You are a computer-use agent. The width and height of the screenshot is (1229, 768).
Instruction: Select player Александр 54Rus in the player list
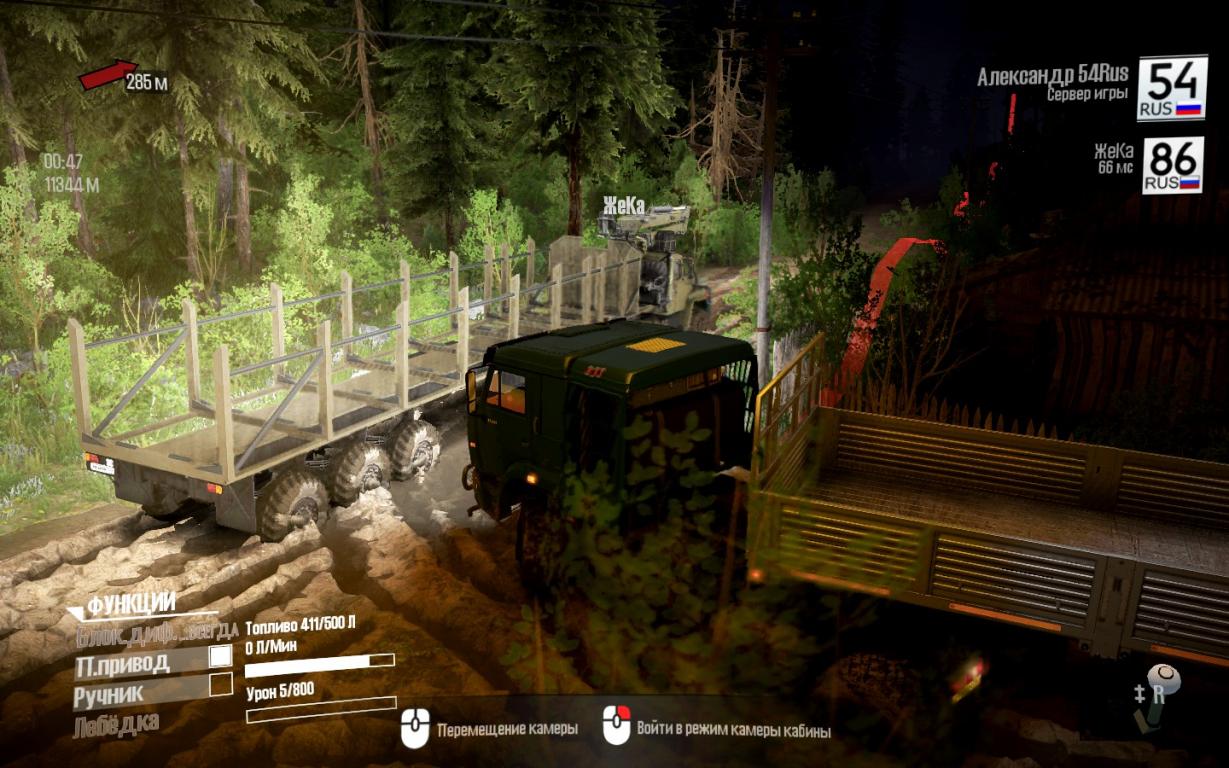(x=1052, y=76)
